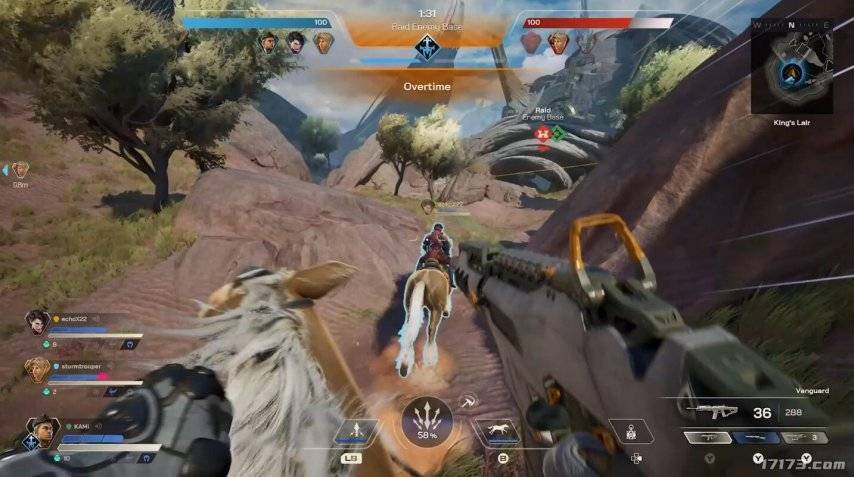Switch to the first weapon slot
The image size is (854, 477).
coord(707,437)
